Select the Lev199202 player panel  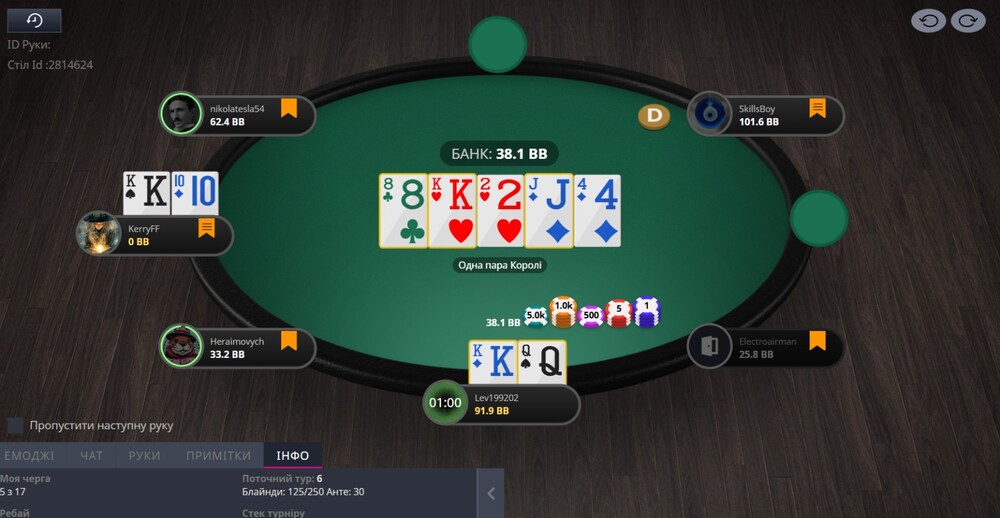tap(510, 403)
